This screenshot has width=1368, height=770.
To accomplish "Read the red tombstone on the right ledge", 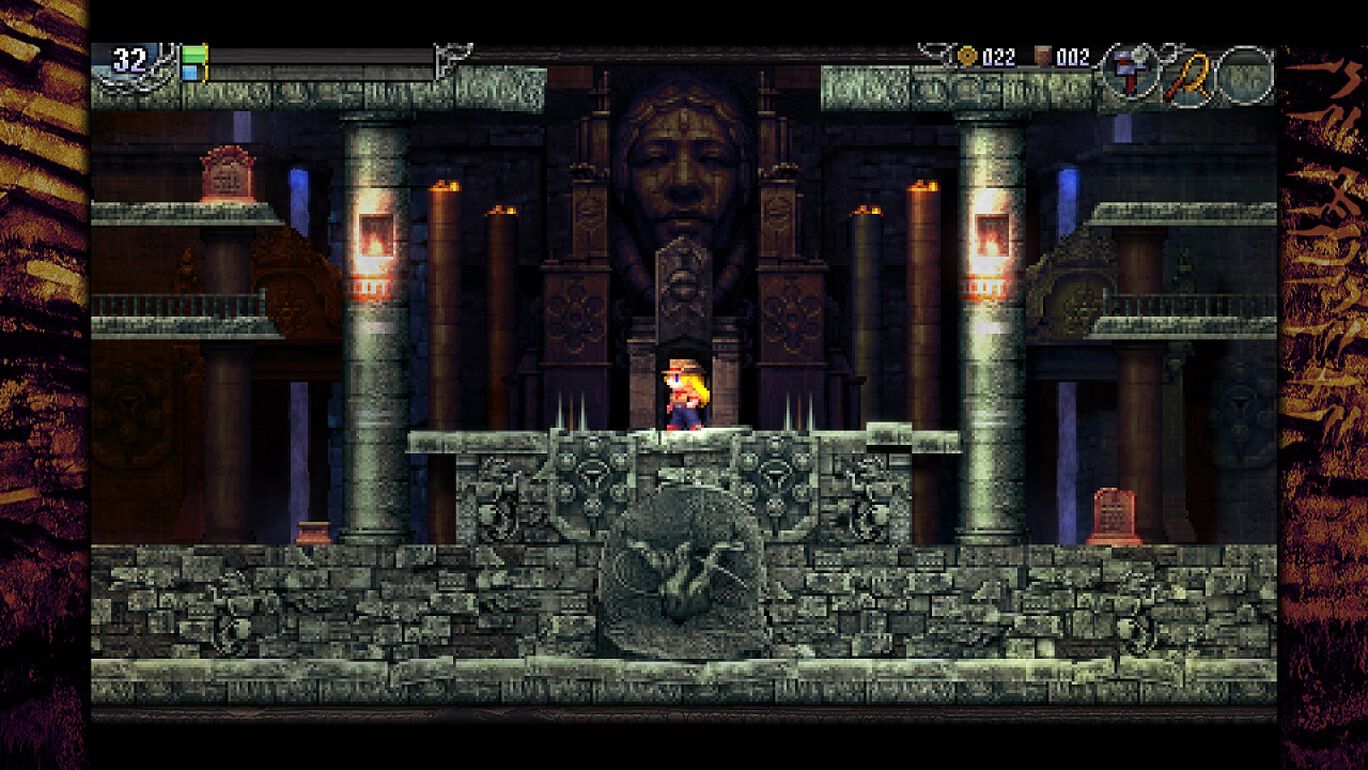I will (1112, 513).
